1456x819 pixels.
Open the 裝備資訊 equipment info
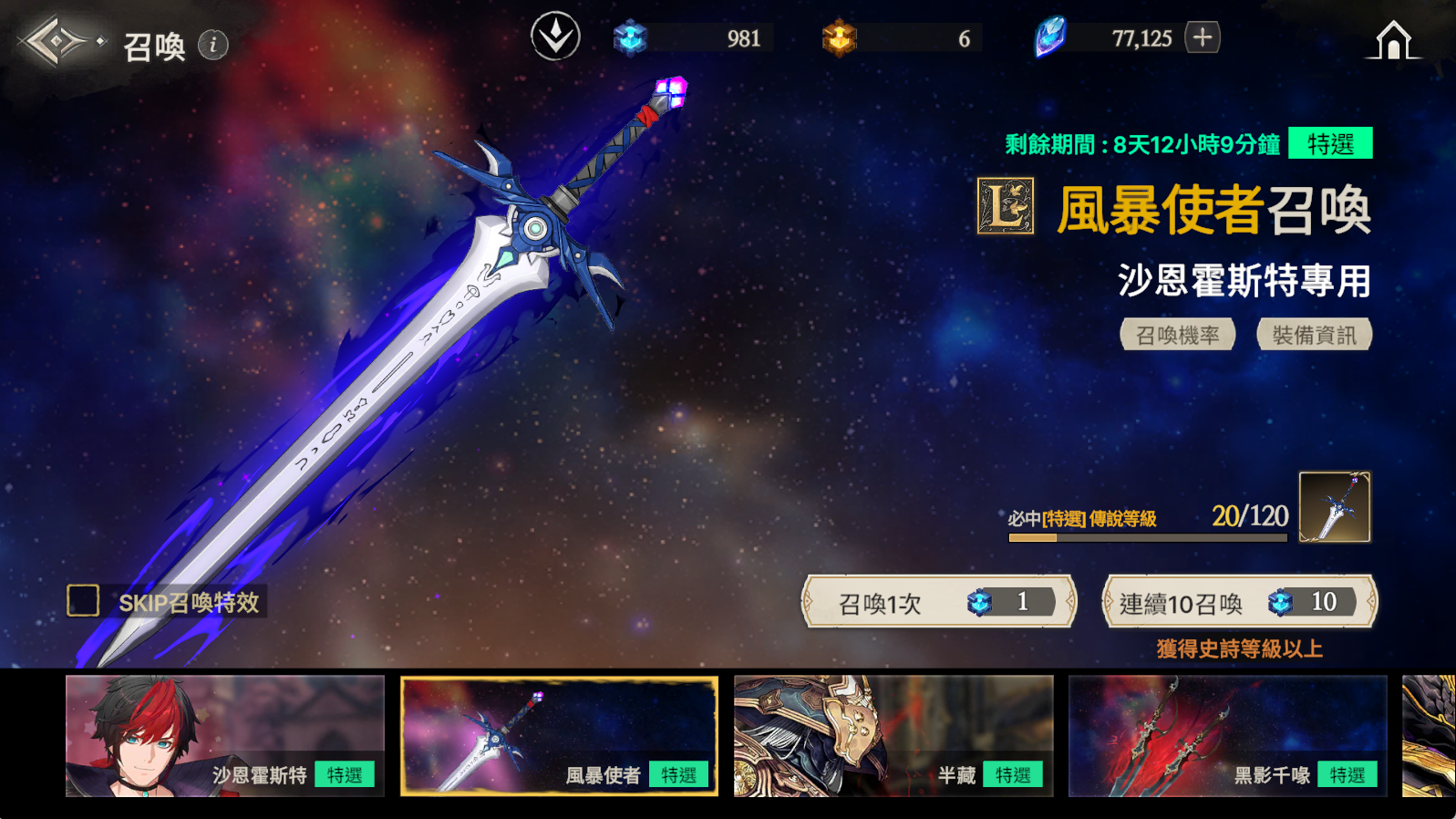coord(1314,335)
